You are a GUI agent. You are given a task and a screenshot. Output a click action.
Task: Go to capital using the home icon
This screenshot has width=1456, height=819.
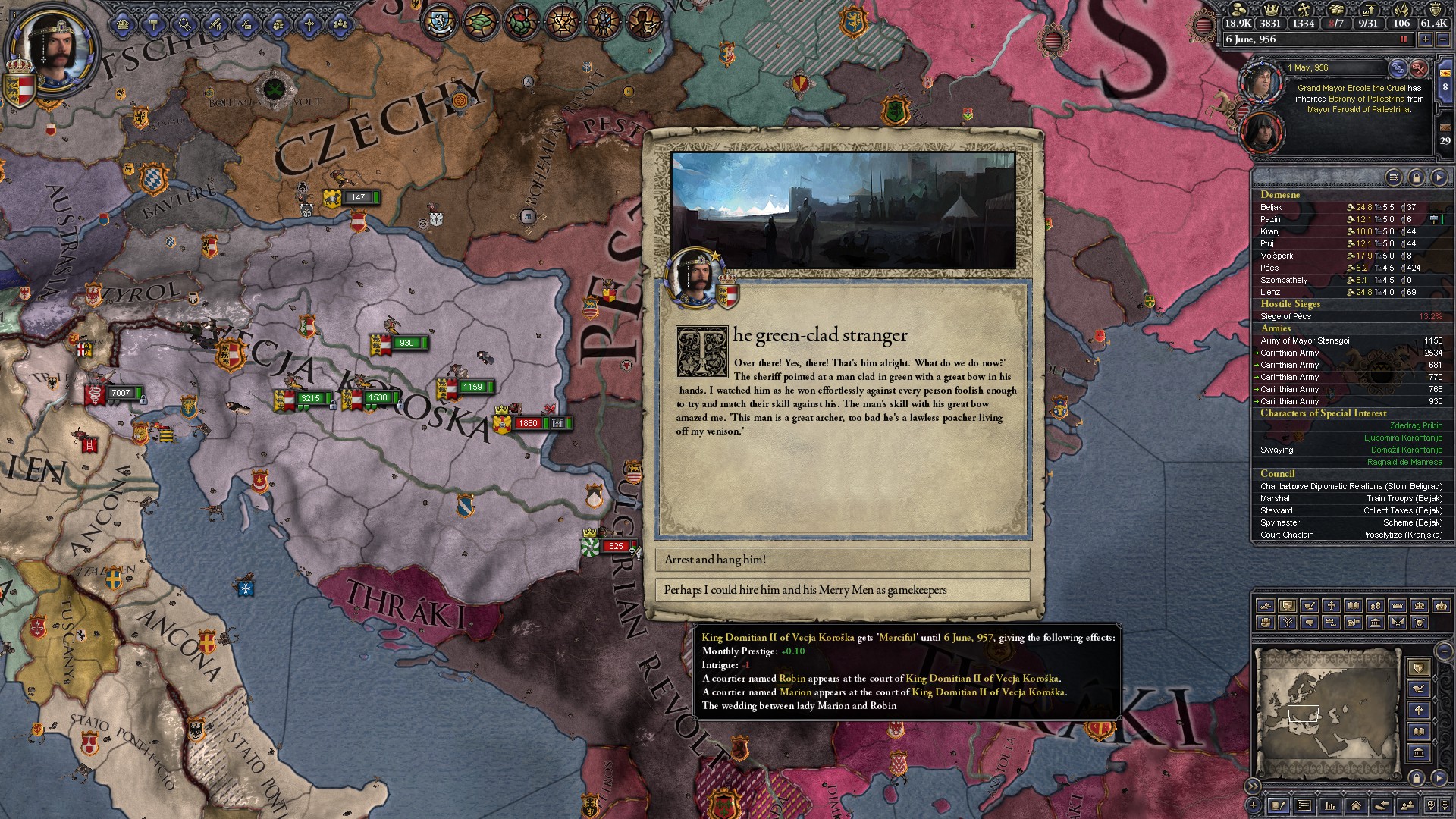pyautogui.click(x=1355, y=807)
